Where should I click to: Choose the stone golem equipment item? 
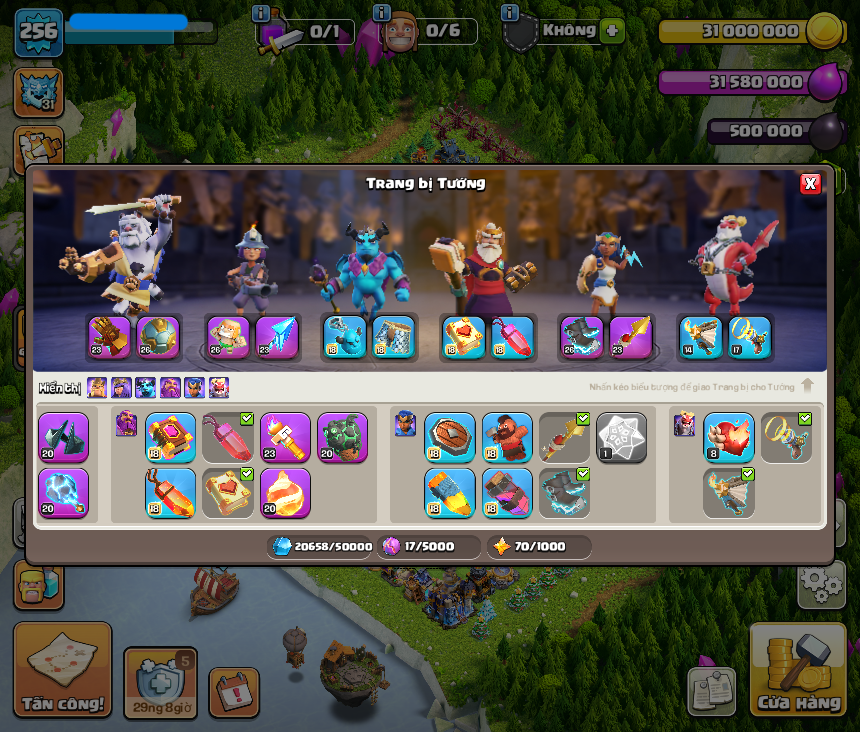[x=342, y=438]
